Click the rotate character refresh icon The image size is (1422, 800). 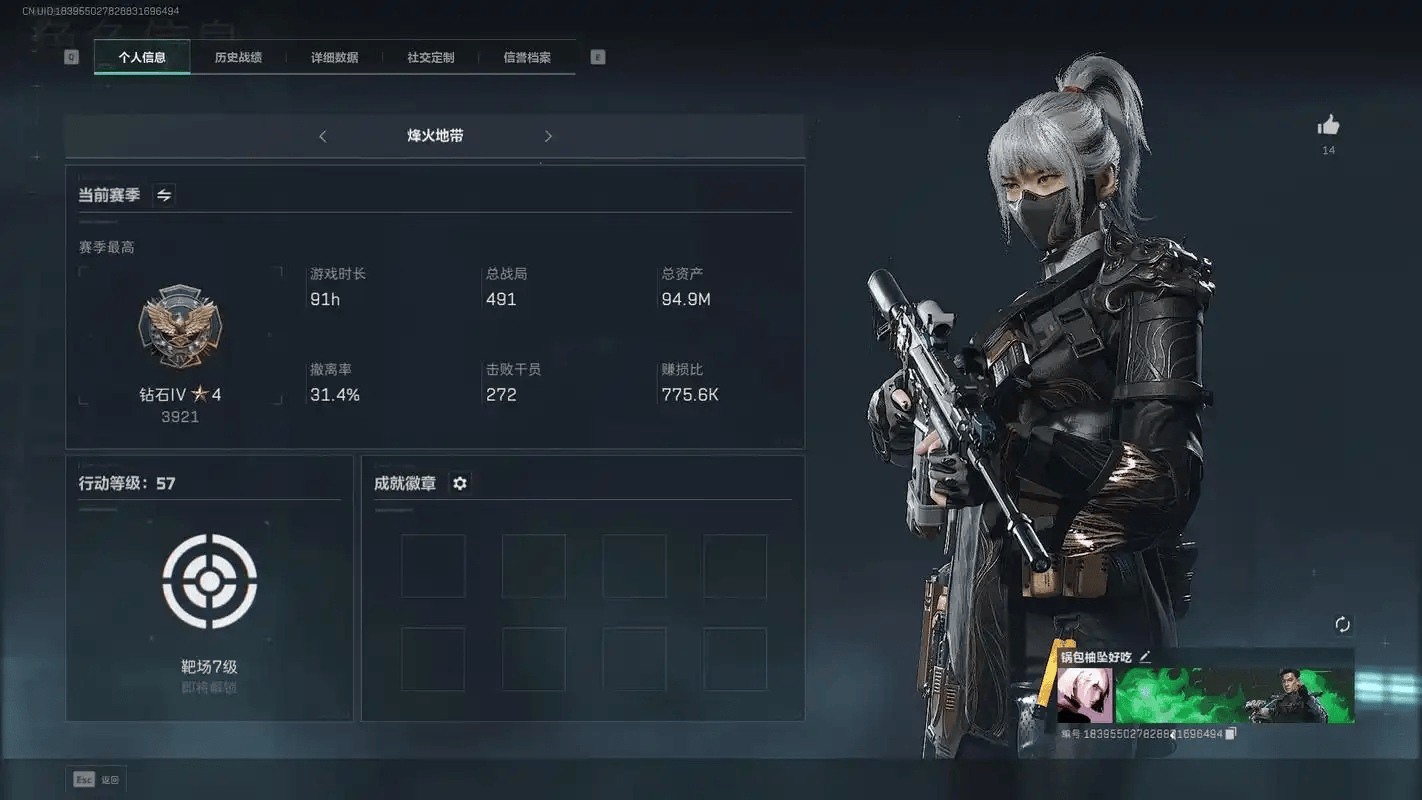click(x=1342, y=625)
